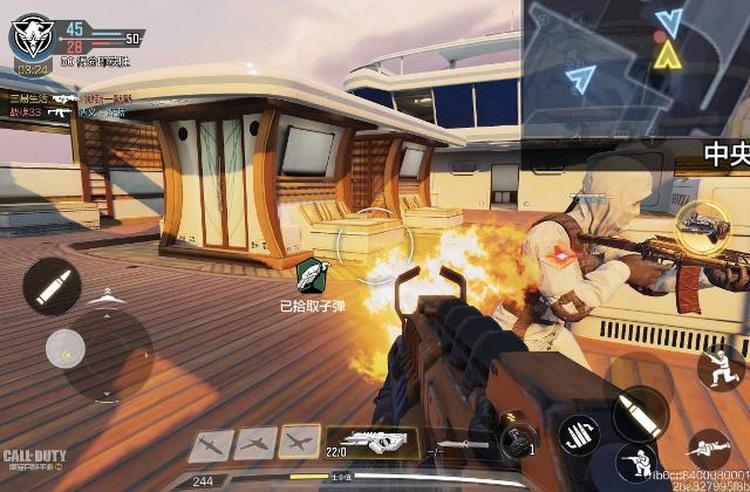This screenshot has height=492, width=750.
Task: Select the primary weapon slot in the bar
Action: tap(371, 441)
